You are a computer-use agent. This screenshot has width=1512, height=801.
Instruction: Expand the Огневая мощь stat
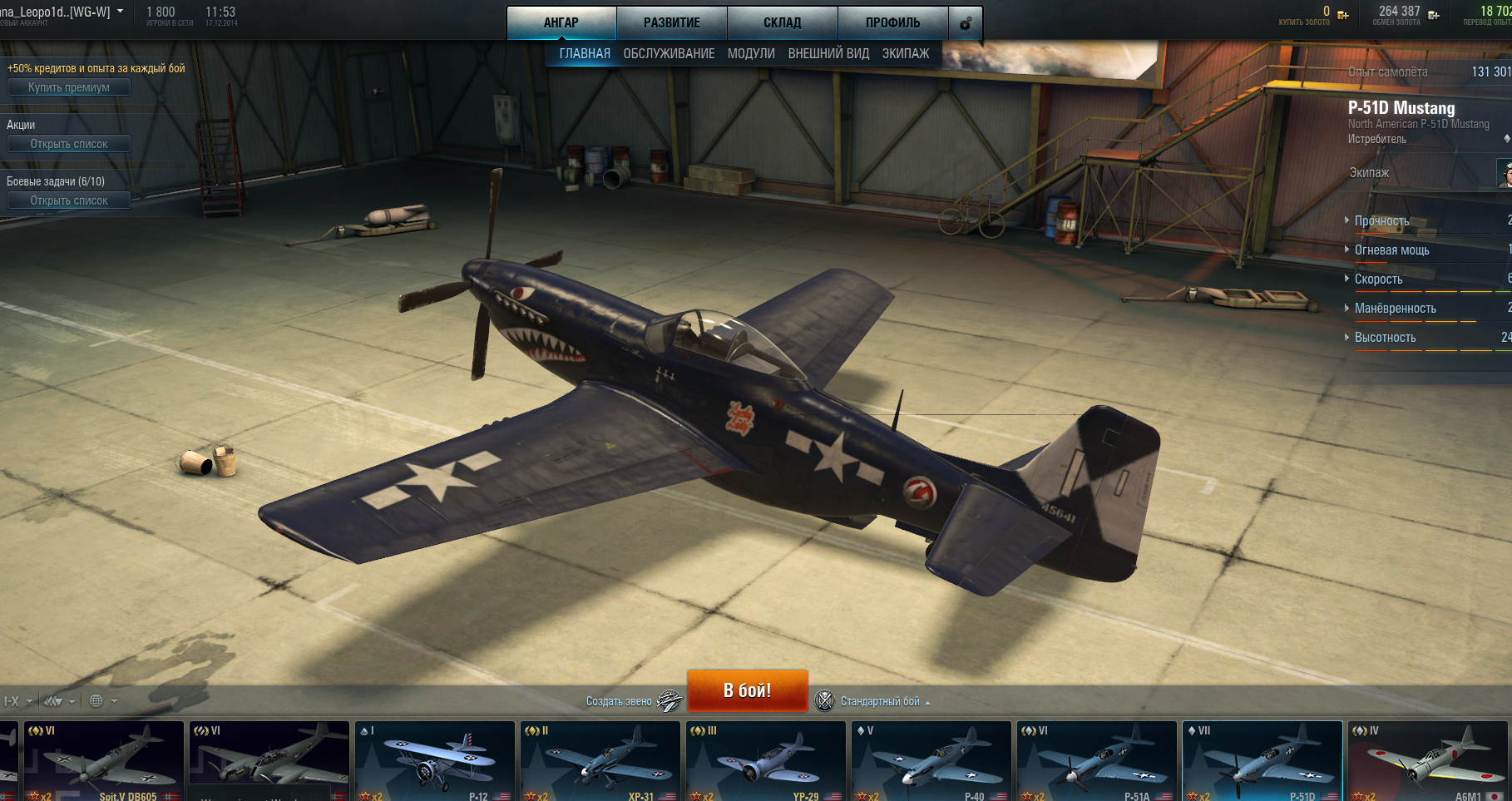[1391, 250]
